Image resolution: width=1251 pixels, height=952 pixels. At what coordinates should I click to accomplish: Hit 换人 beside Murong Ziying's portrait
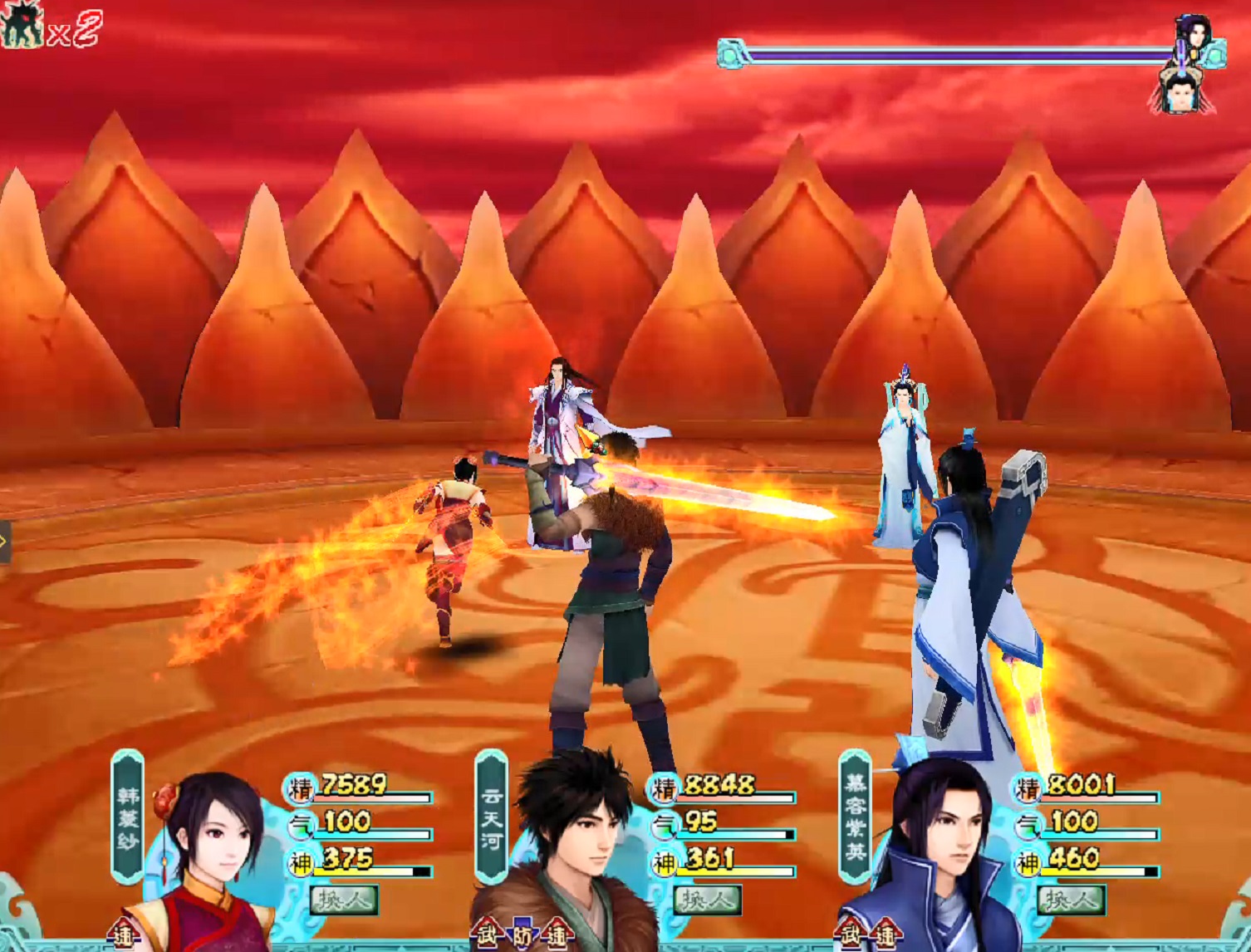pyautogui.click(x=1070, y=899)
